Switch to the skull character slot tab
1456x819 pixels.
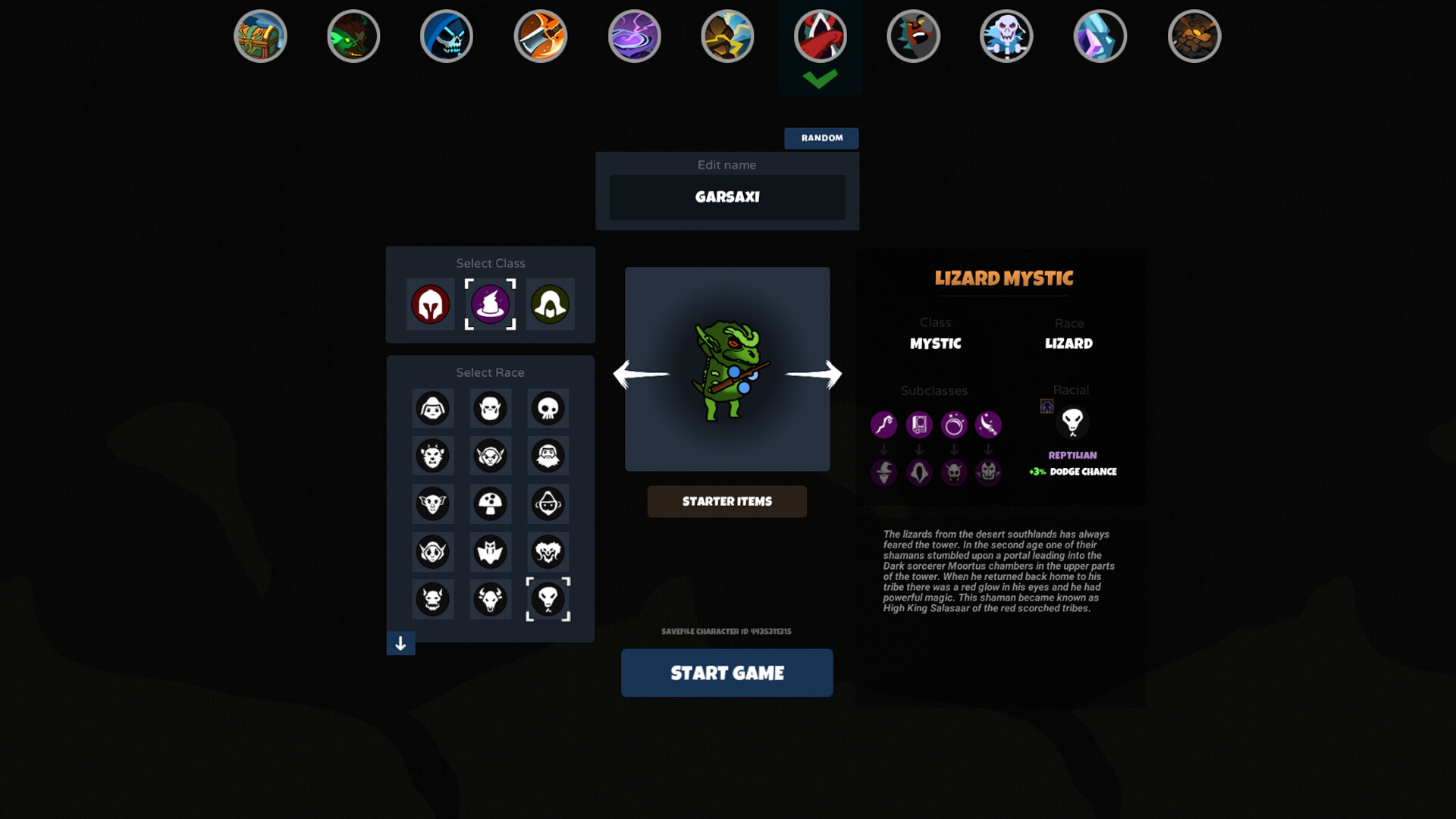1006,36
